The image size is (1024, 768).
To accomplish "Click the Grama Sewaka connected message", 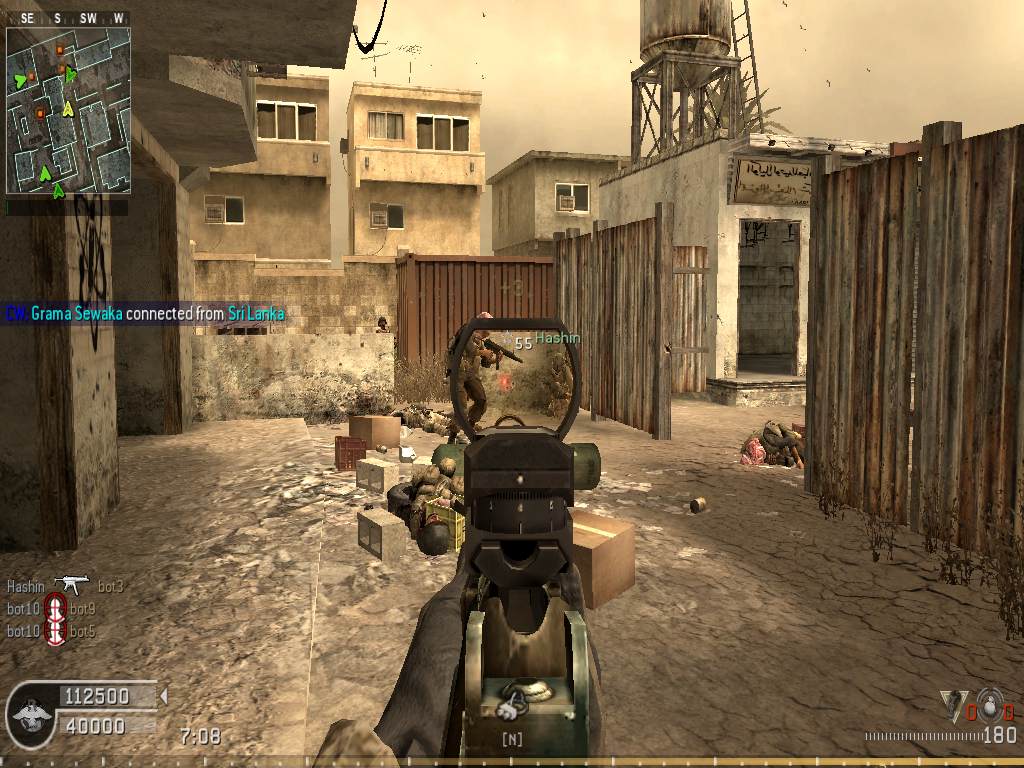I will pos(145,314).
